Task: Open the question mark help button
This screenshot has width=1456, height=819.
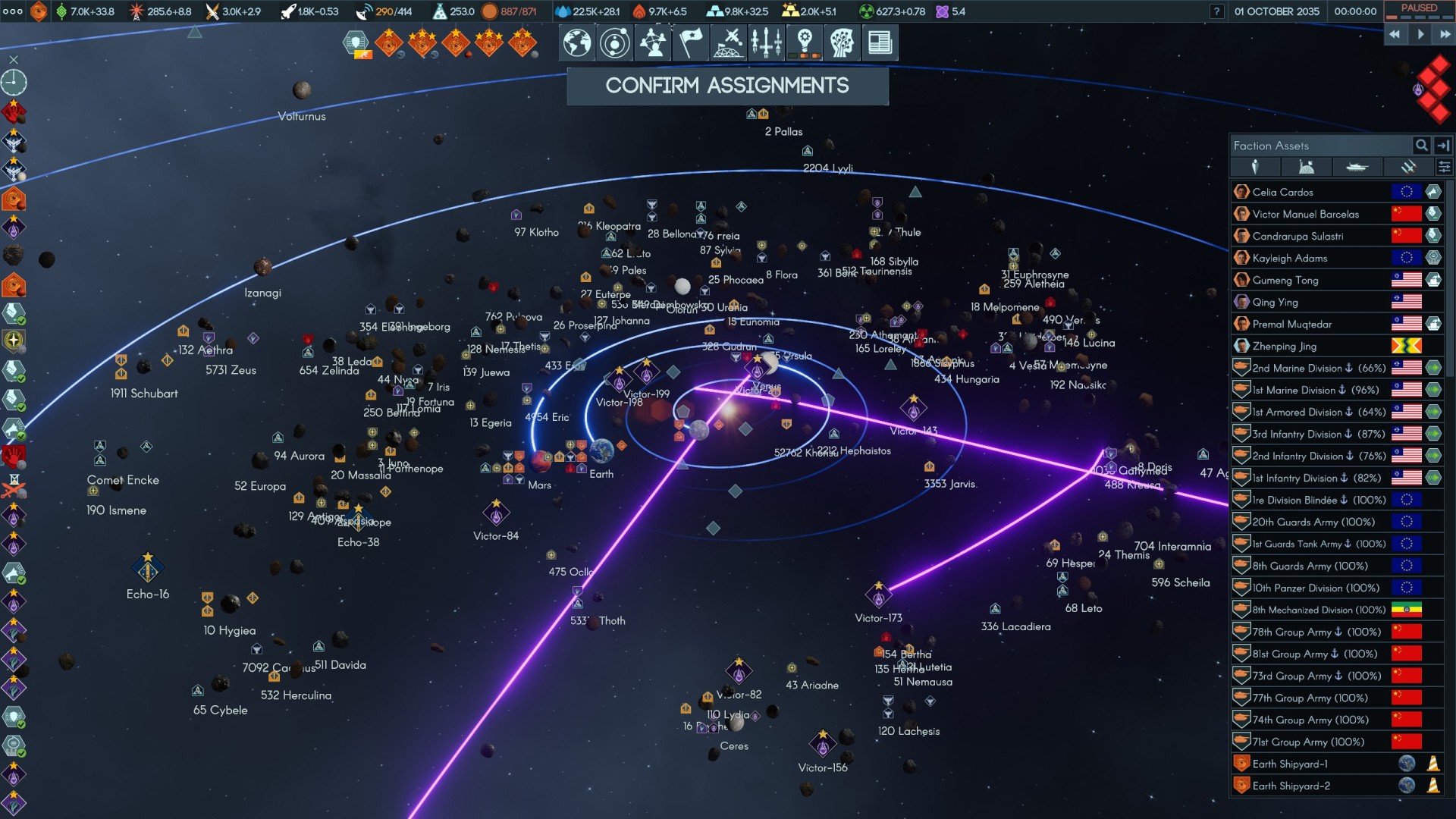Action: click(1216, 11)
